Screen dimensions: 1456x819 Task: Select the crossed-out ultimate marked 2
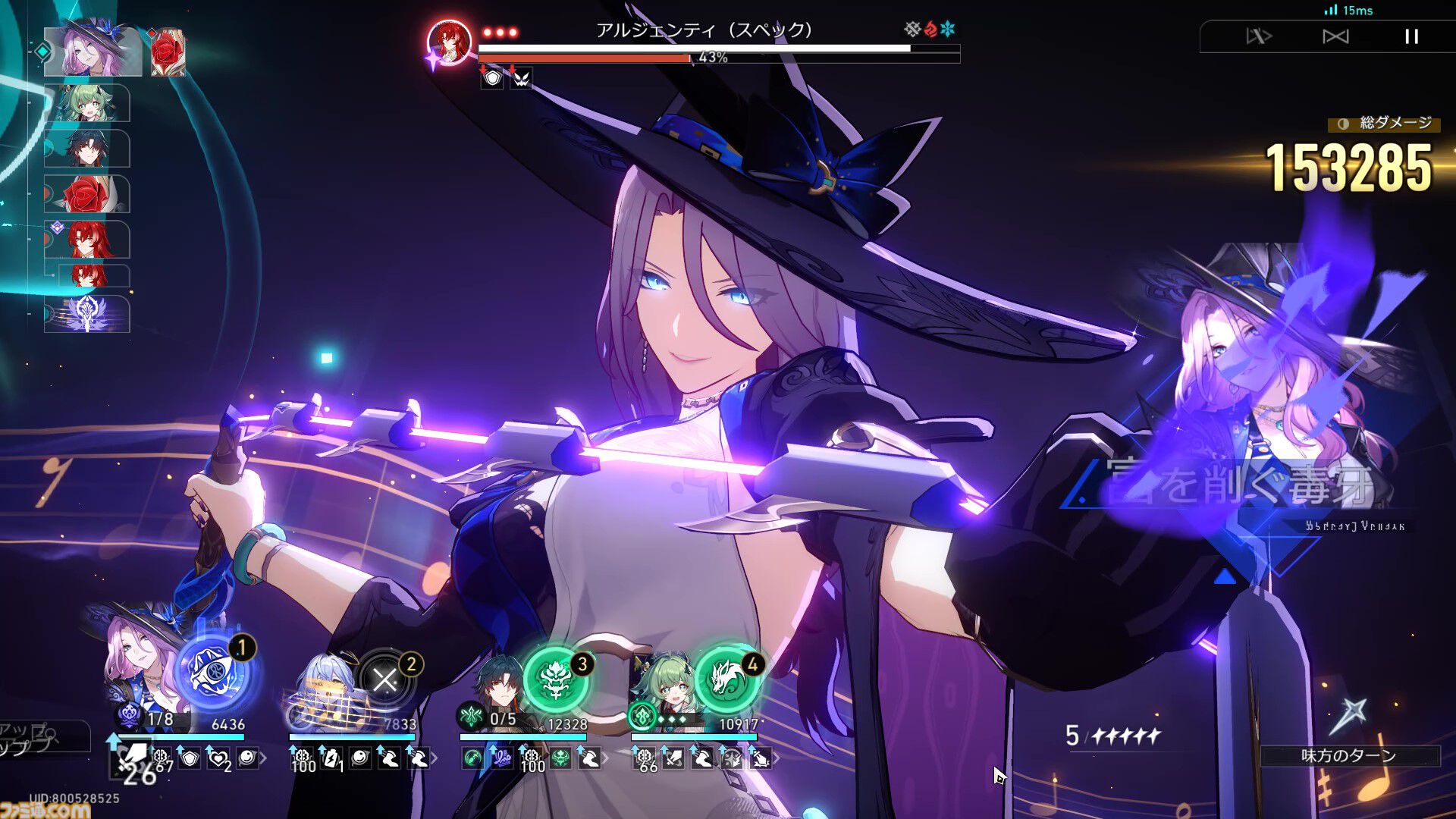coord(385,679)
